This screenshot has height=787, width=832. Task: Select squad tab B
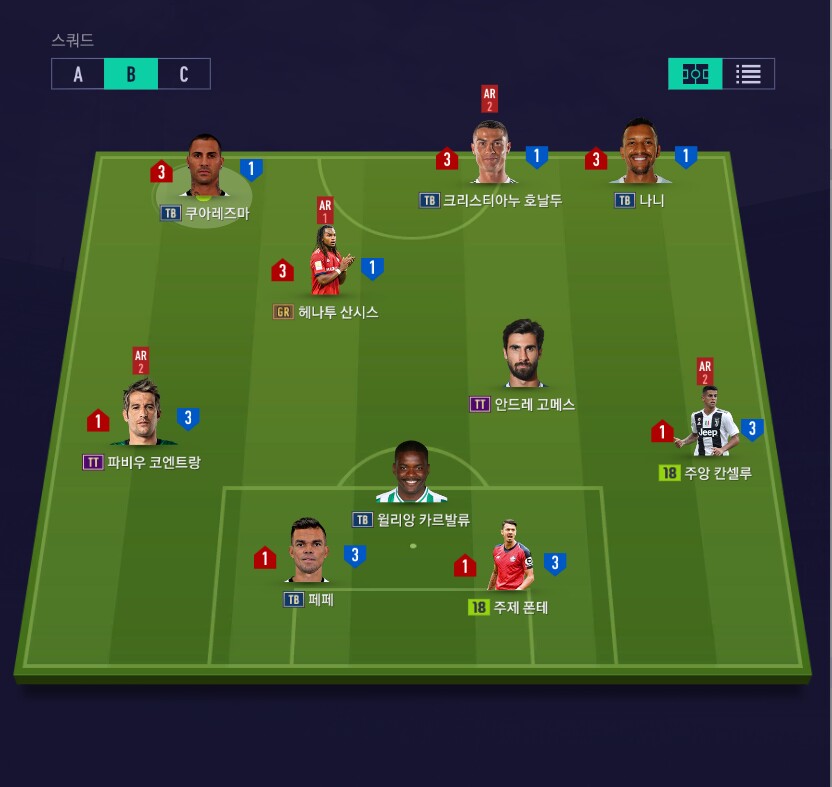click(131, 74)
